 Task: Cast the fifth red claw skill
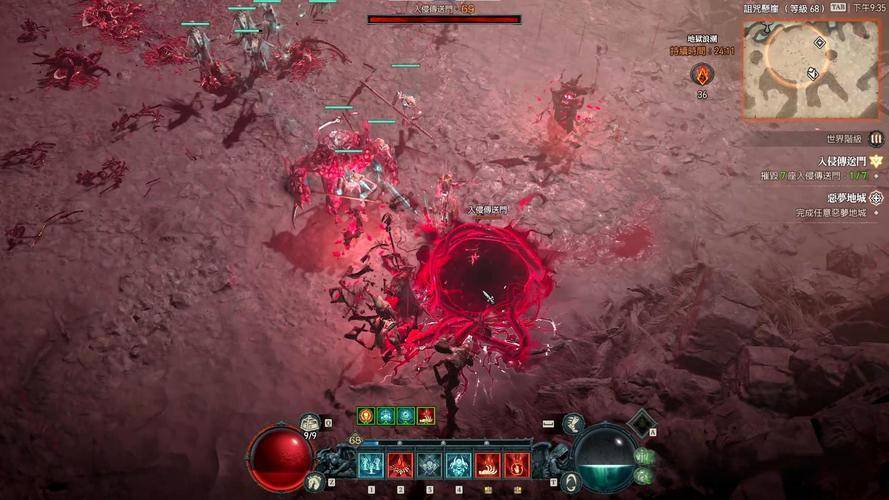click(x=487, y=465)
